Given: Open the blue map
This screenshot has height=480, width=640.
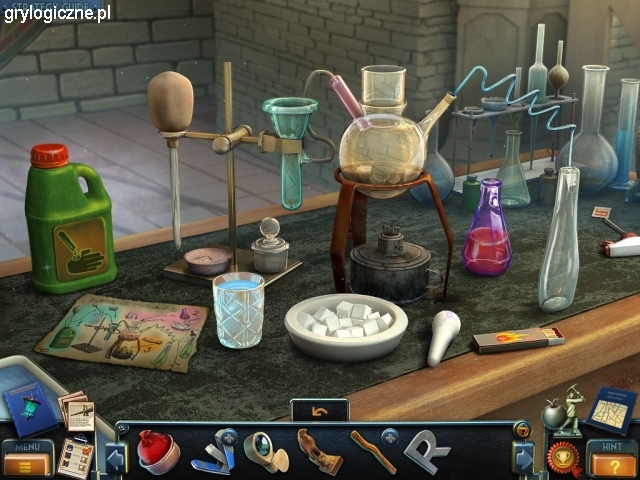Looking at the screenshot, I should click(610, 409).
